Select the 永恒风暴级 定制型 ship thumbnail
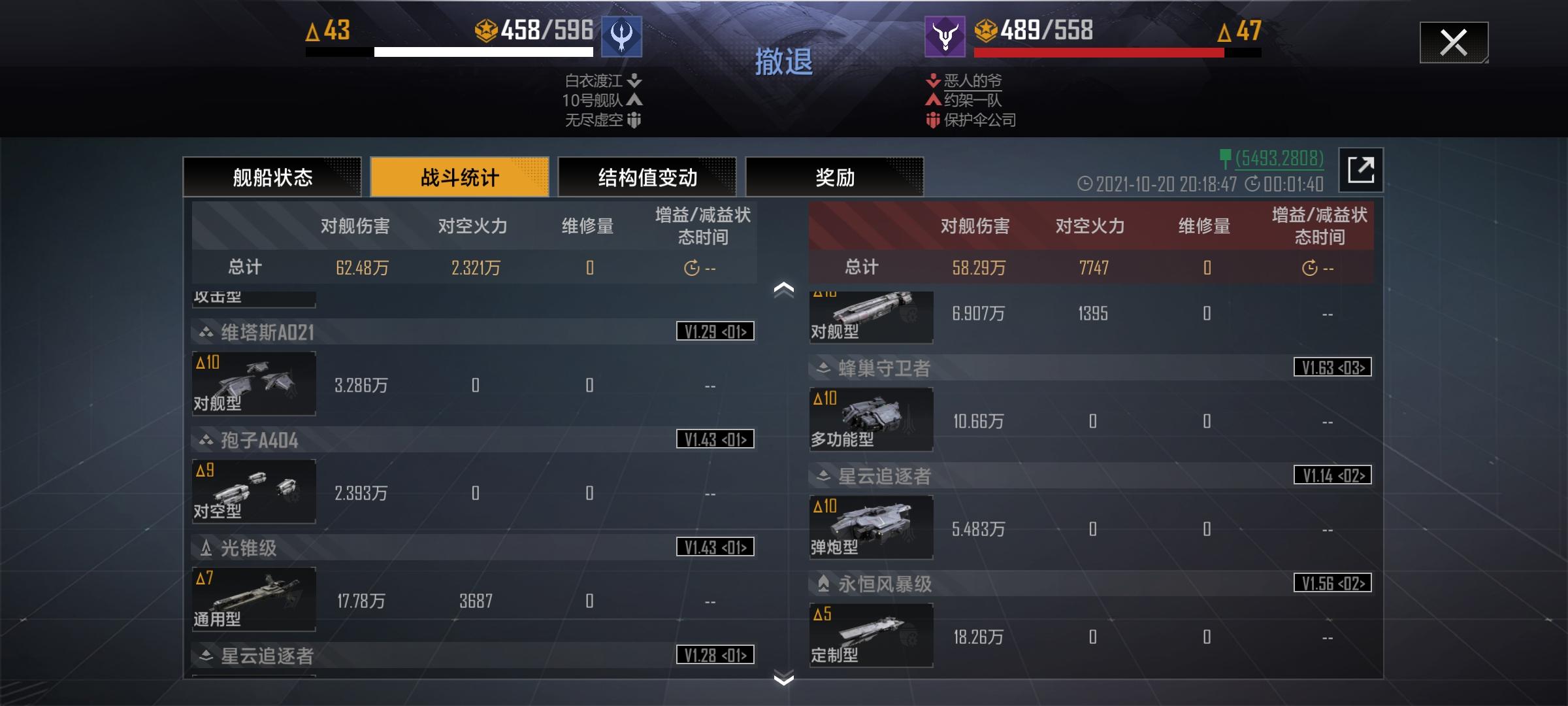Image resolution: width=1568 pixels, height=706 pixels. click(x=871, y=635)
